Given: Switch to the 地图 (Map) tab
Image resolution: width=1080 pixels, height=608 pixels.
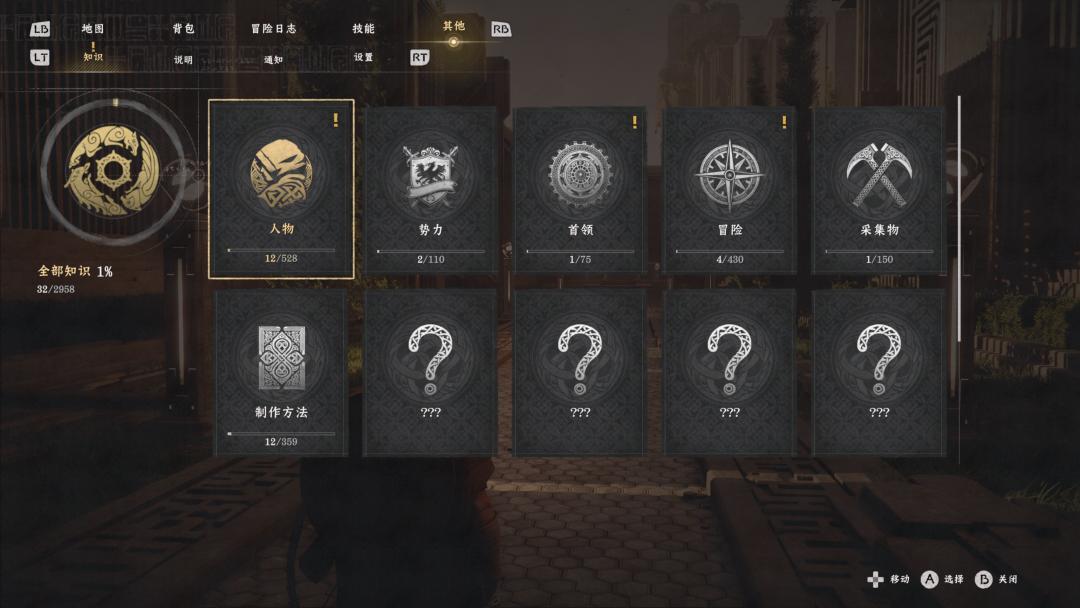Looking at the screenshot, I should [93, 29].
